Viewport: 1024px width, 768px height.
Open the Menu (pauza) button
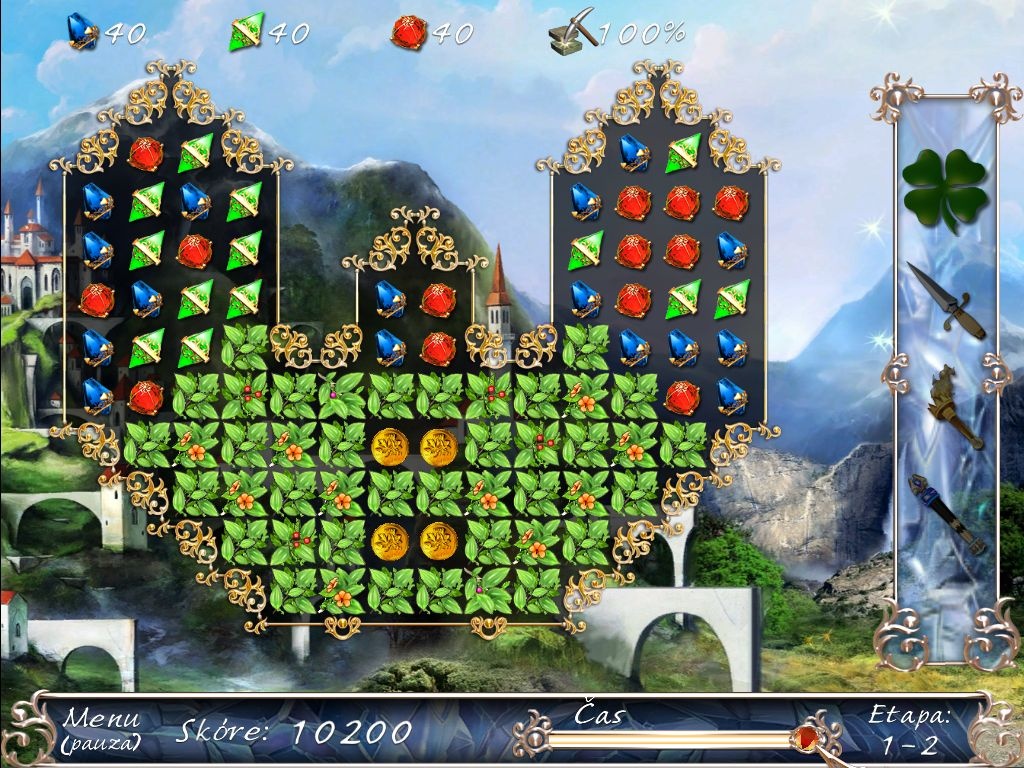(102, 729)
